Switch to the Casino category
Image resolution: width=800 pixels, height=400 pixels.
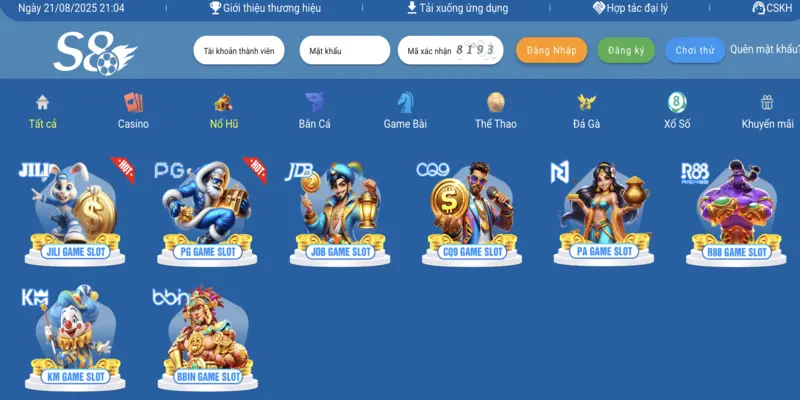pos(133,111)
